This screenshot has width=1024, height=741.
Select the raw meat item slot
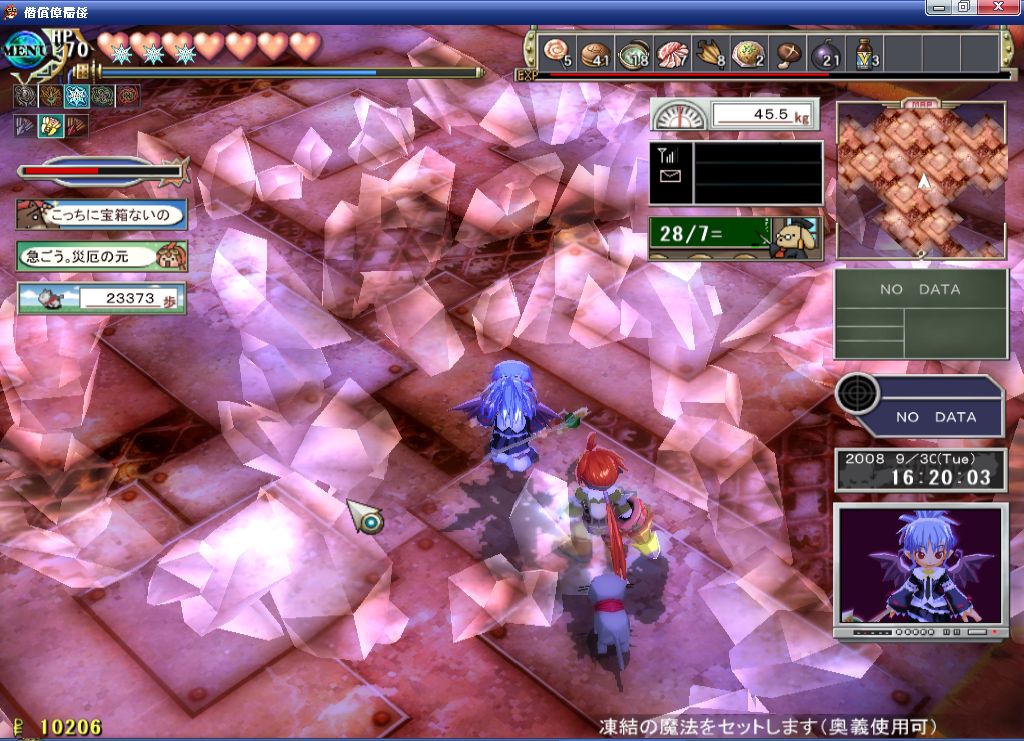pos(672,52)
